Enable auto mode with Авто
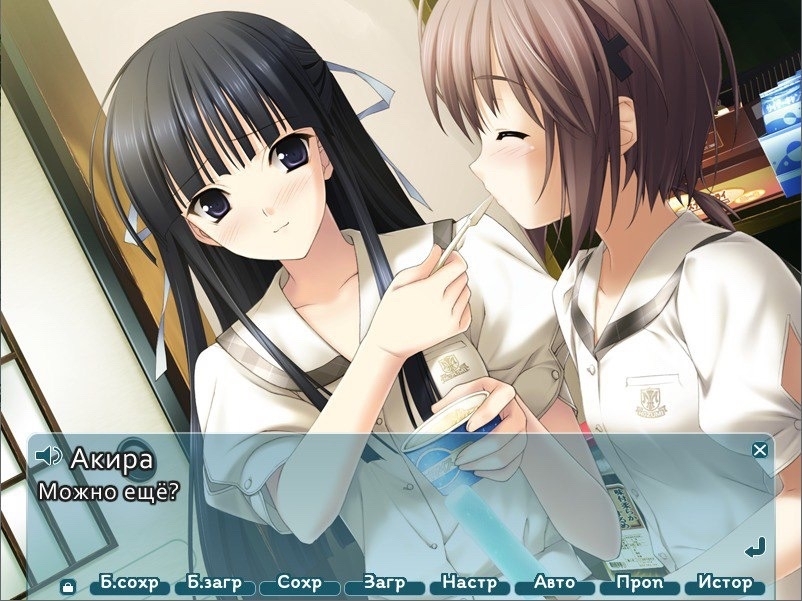802x601 pixels. 554,583
